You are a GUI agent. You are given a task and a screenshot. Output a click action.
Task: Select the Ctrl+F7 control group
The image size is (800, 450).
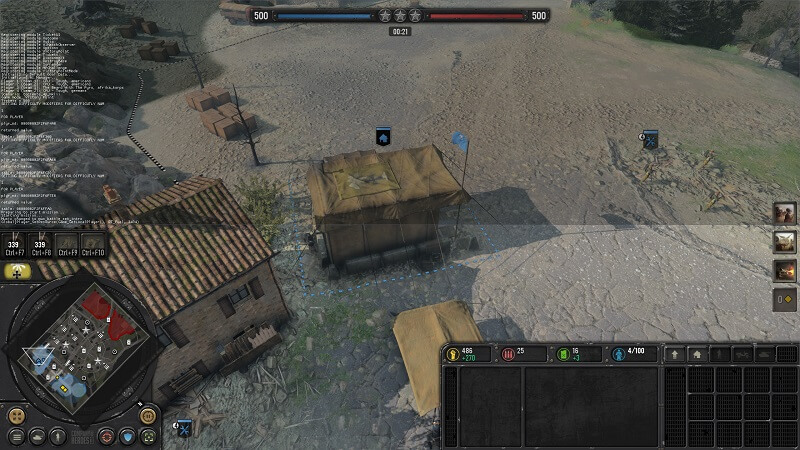(15, 245)
